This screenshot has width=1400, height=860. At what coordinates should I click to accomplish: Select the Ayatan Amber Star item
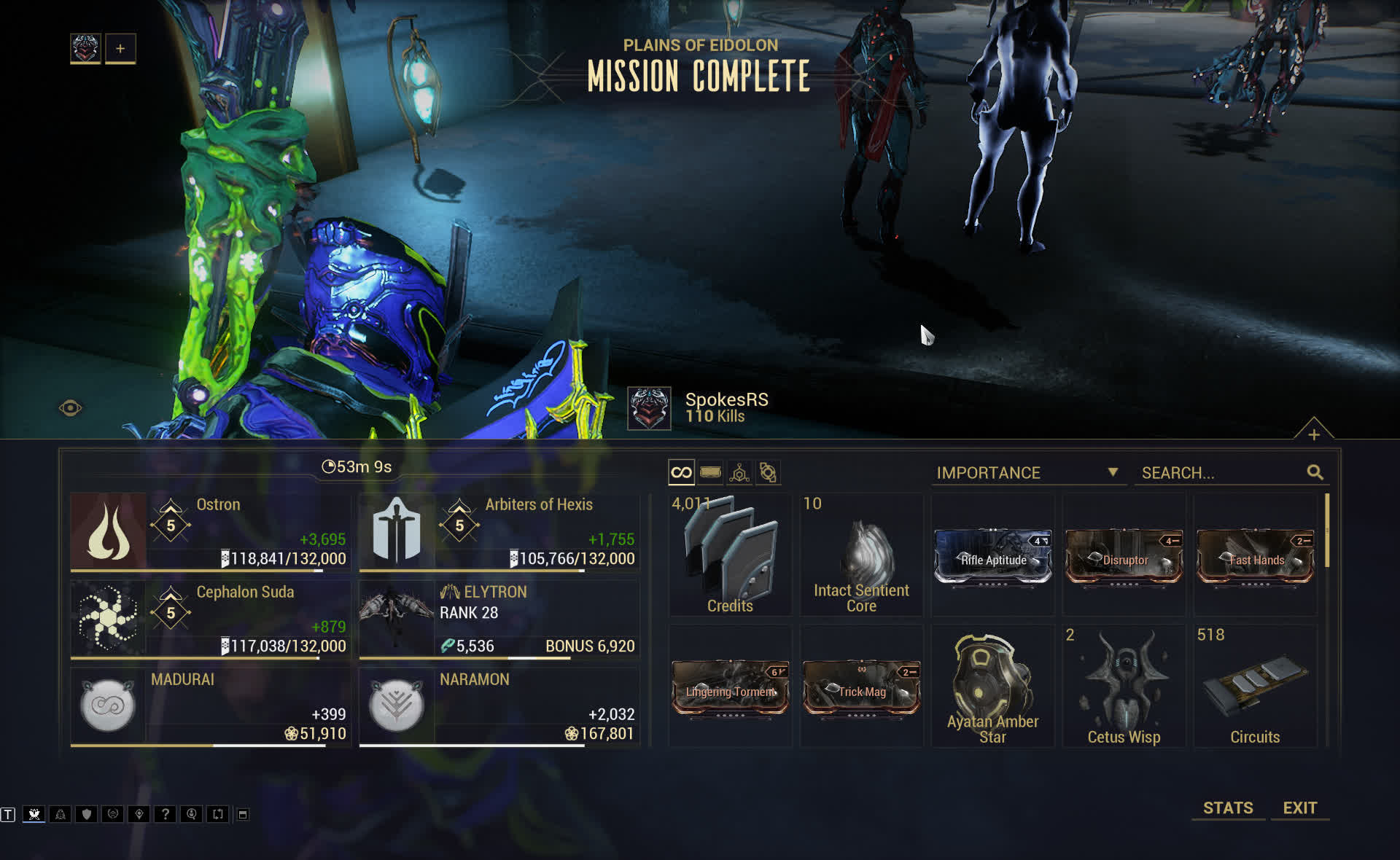992,687
